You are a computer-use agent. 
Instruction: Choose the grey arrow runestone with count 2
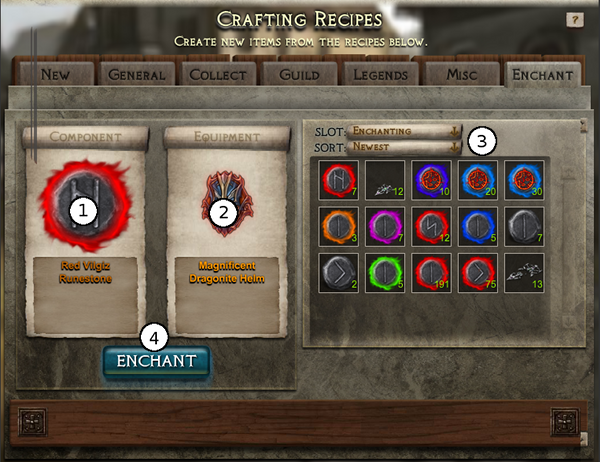(339, 272)
